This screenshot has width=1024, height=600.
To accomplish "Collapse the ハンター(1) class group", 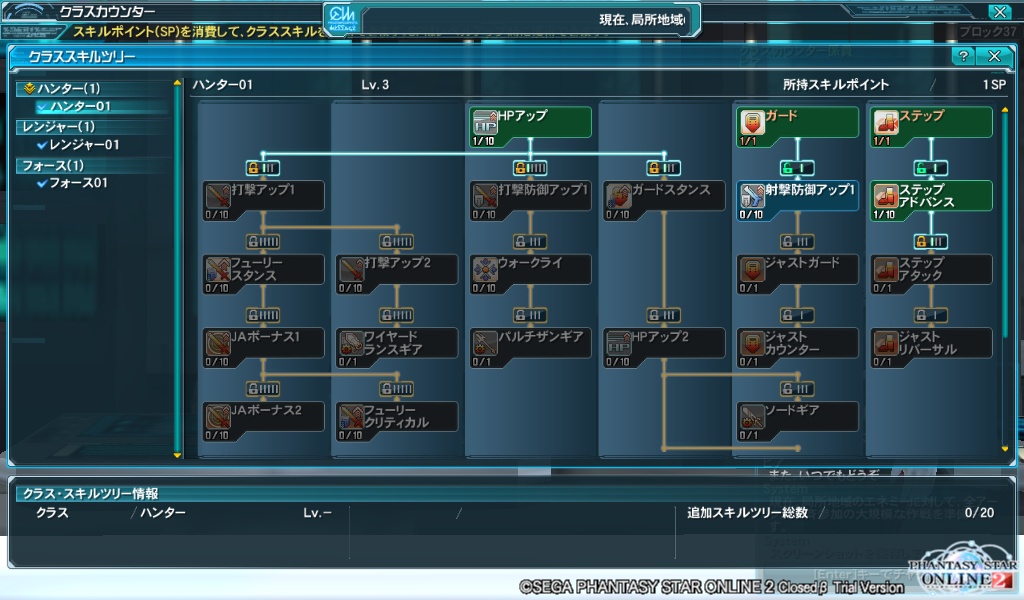I will [29, 88].
